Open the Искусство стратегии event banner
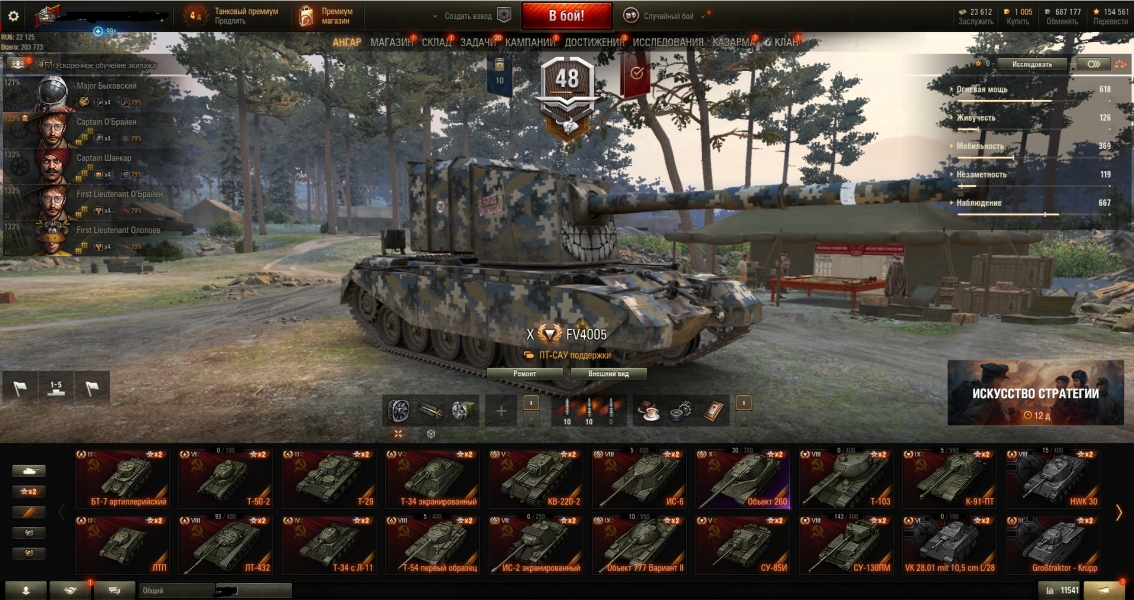Image resolution: width=1134 pixels, height=600 pixels. click(1035, 393)
